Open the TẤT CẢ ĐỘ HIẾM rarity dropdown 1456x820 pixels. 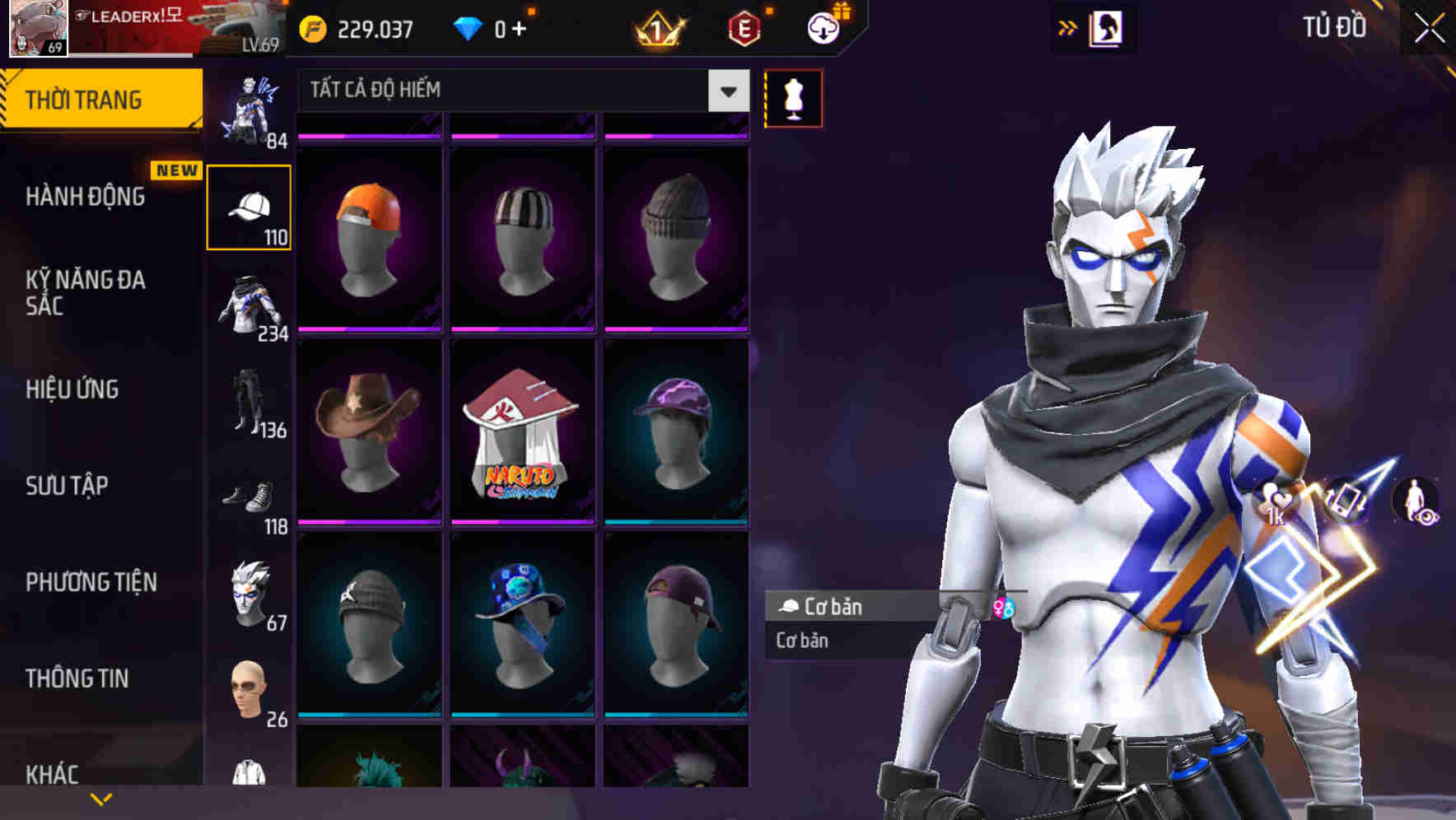[519, 90]
